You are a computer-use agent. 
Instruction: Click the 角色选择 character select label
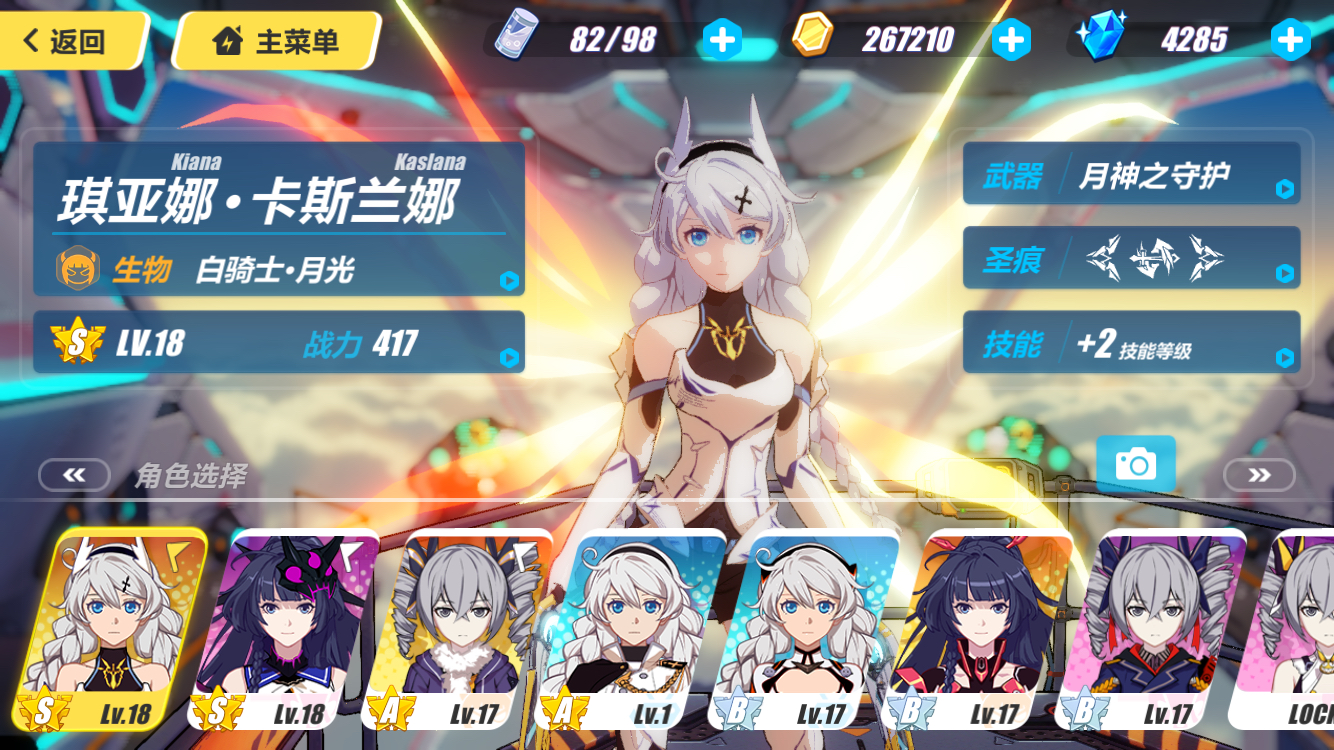tap(192, 476)
